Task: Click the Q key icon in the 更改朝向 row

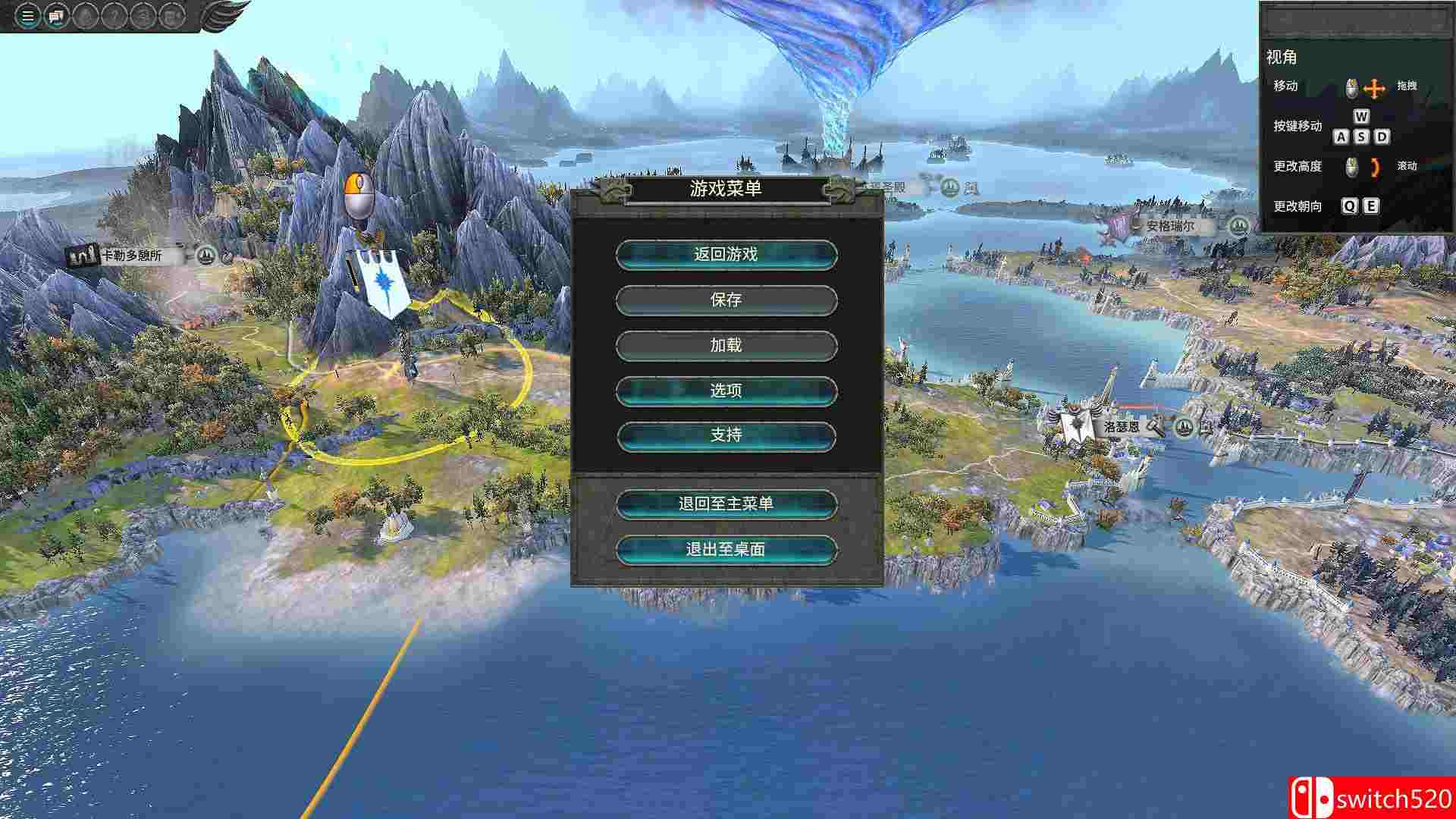Action: point(1349,206)
